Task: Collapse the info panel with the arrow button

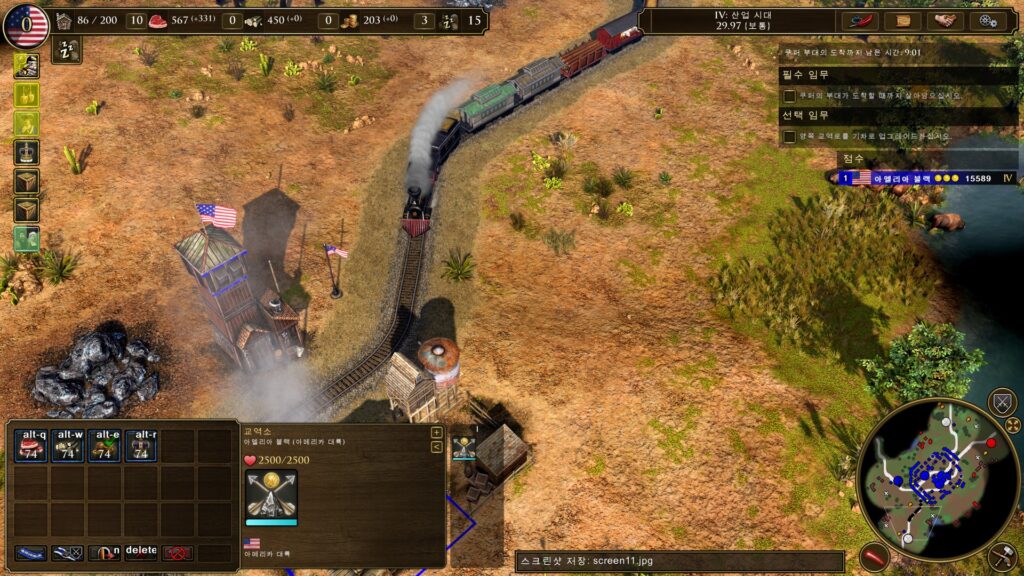Action: pyautogui.click(x=436, y=447)
